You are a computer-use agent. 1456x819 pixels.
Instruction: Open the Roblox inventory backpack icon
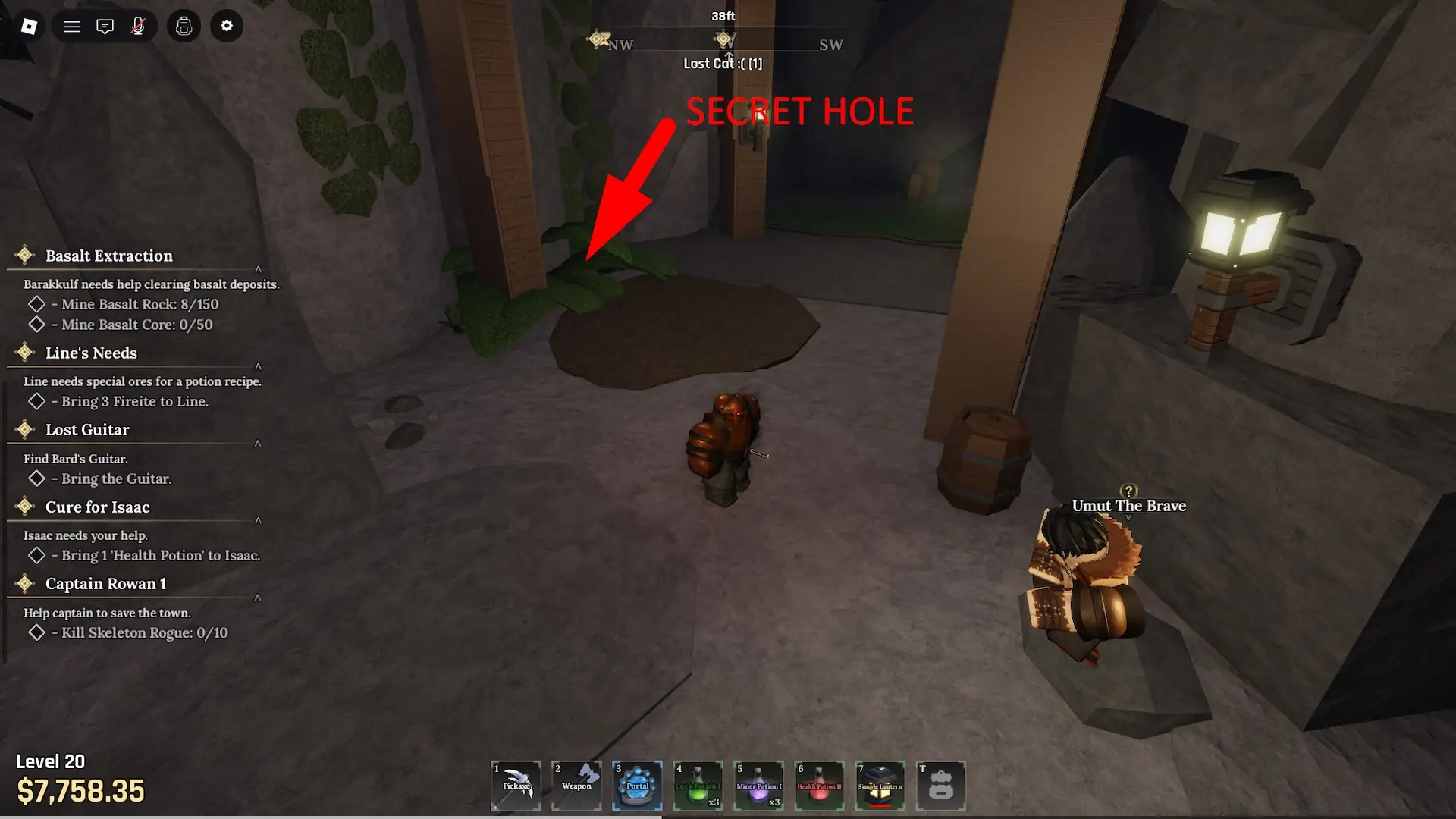[x=184, y=25]
